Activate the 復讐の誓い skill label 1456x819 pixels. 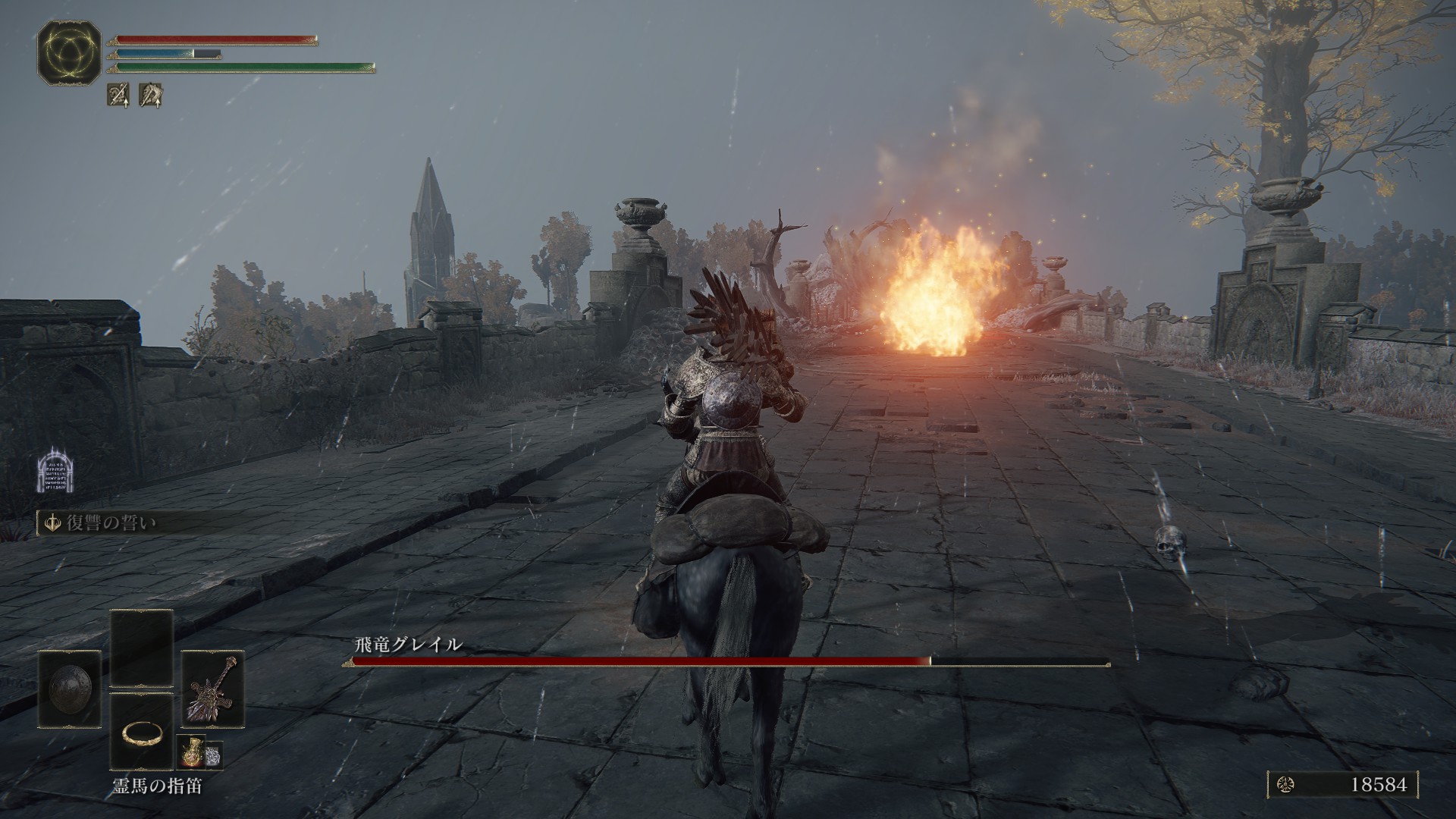[112, 523]
